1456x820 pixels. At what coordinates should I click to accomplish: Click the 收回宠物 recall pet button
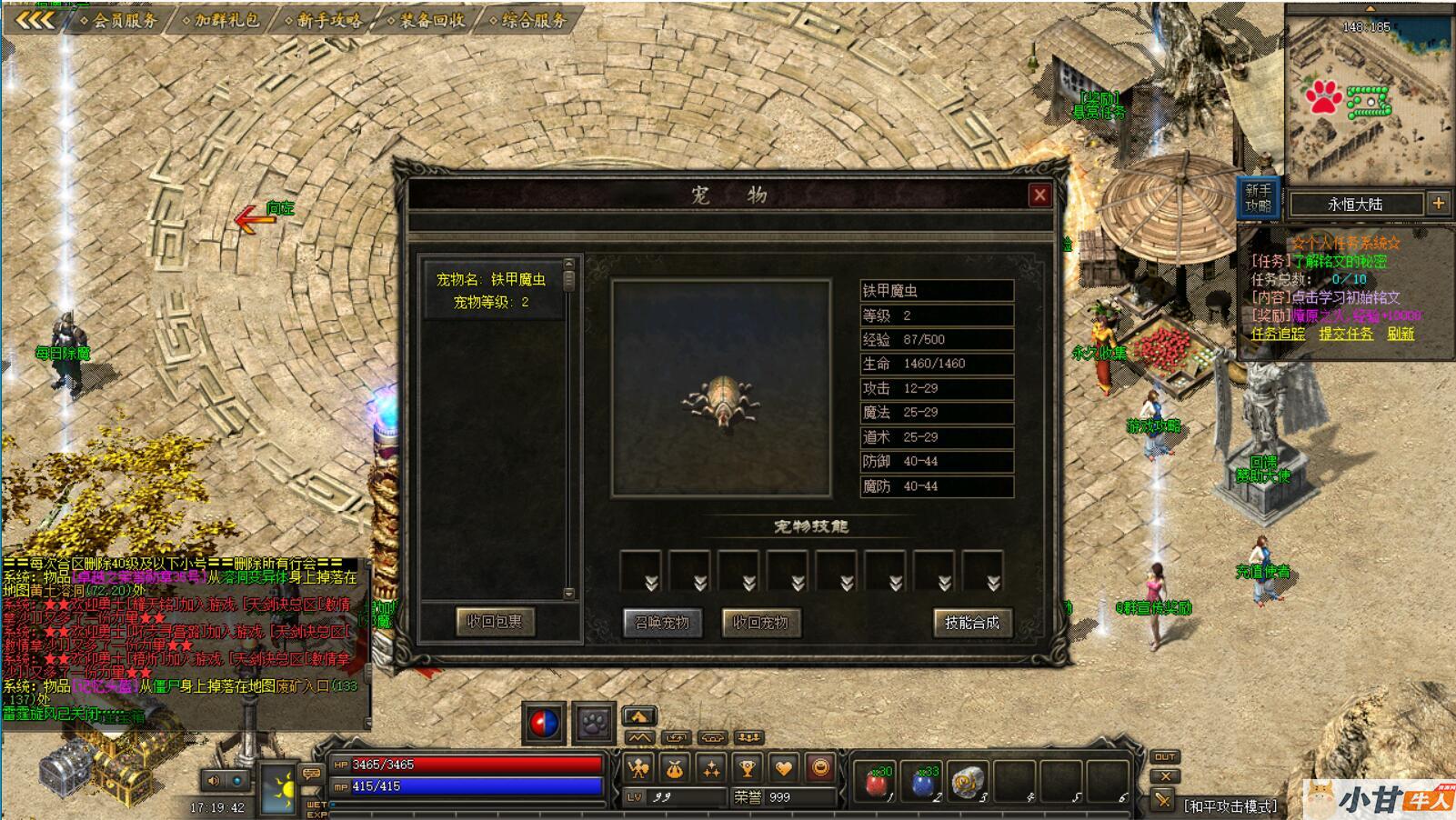(x=760, y=623)
